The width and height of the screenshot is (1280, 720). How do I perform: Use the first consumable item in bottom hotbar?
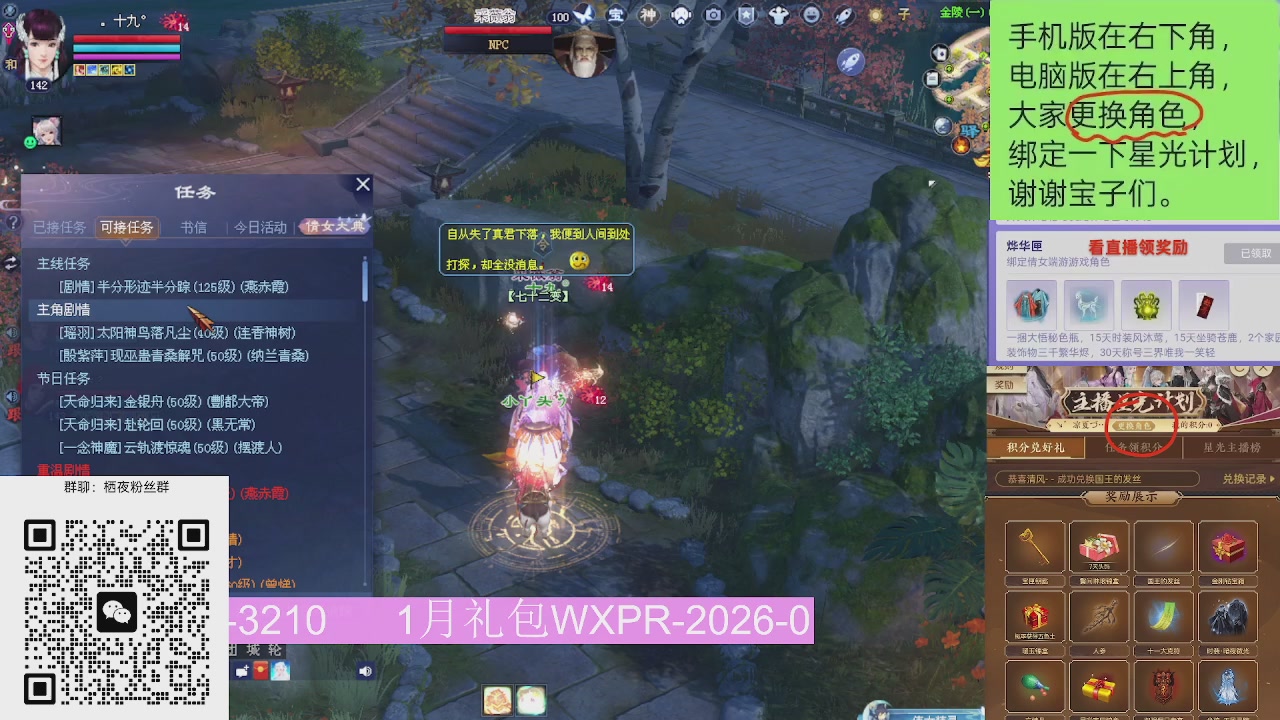click(x=497, y=701)
